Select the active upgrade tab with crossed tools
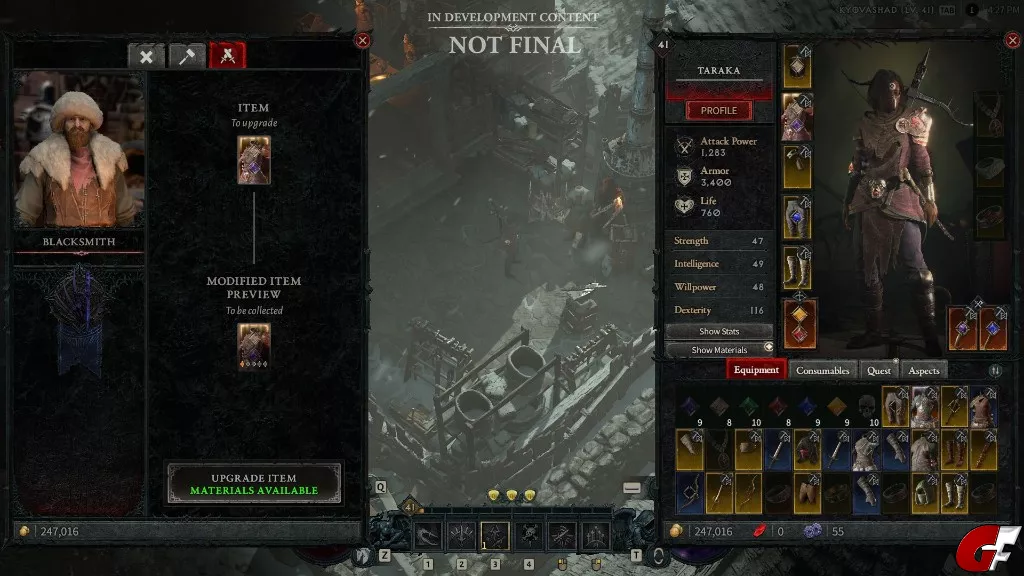 (x=227, y=56)
